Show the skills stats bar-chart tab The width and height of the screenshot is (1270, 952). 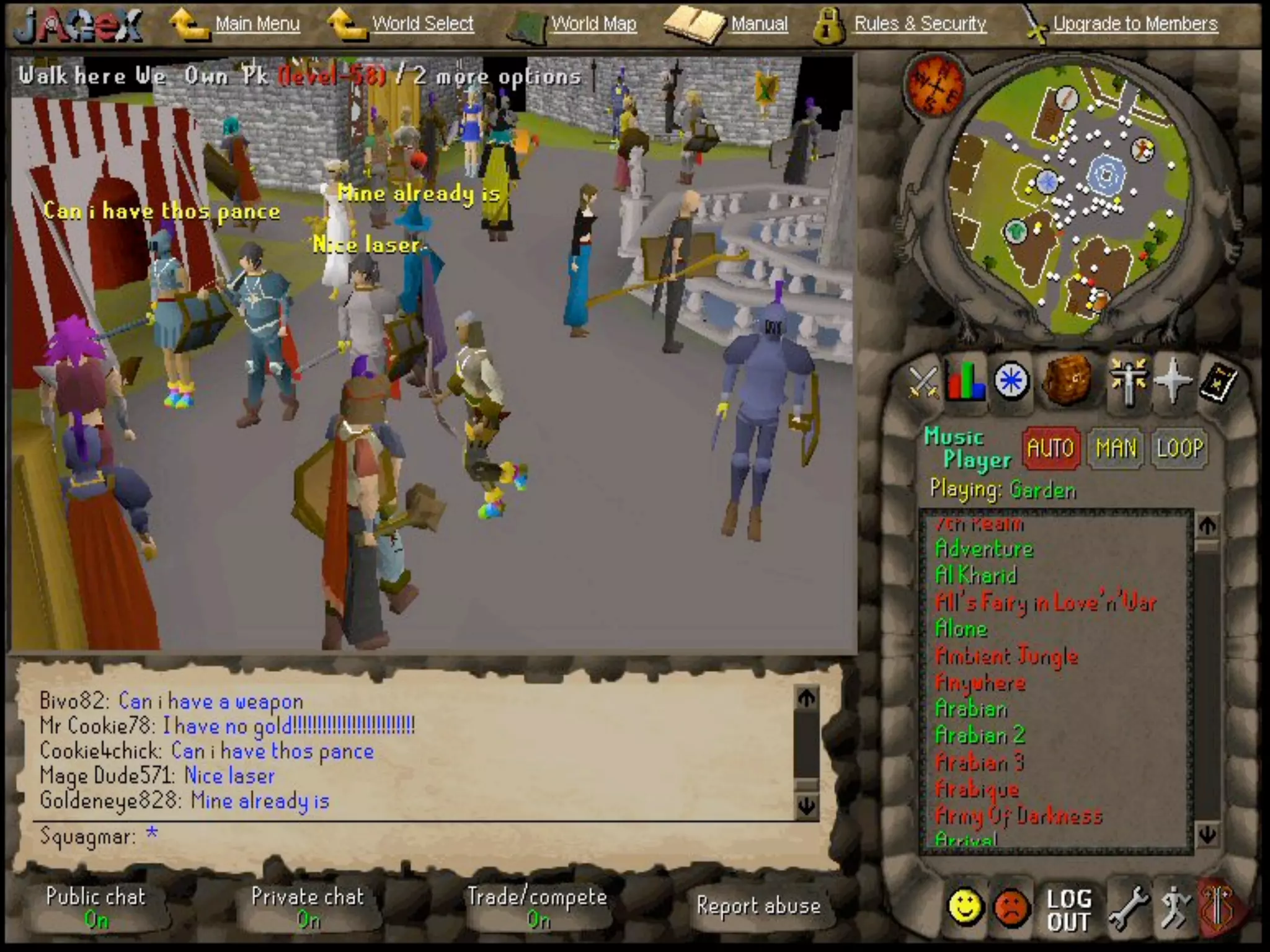pyautogui.click(x=966, y=381)
